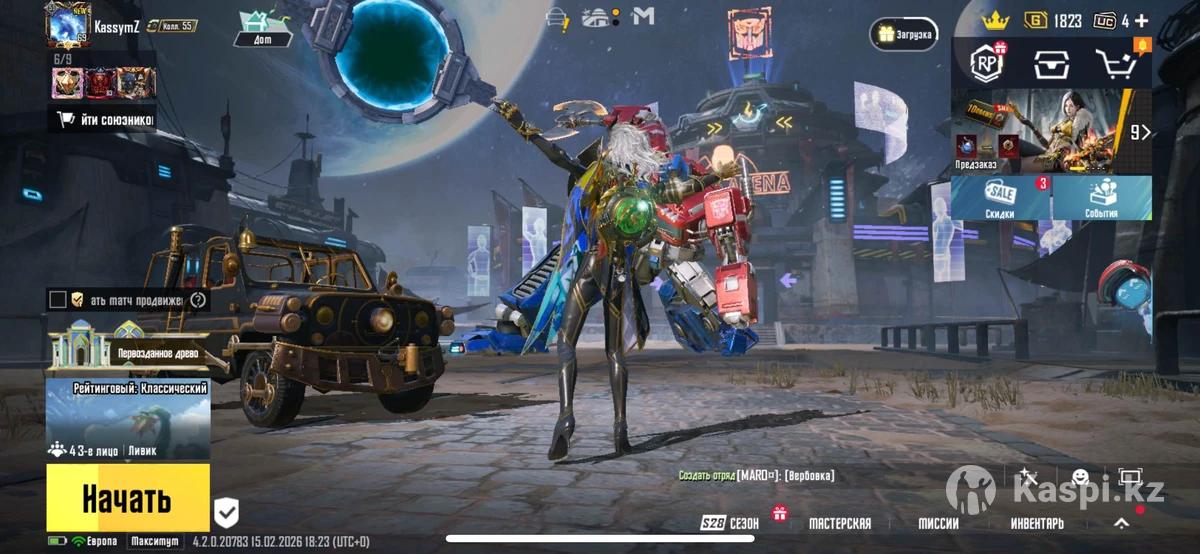Viewport: 1200px width, 554px height.
Task: Open the Миссии missions tab
Action: pos(938,523)
